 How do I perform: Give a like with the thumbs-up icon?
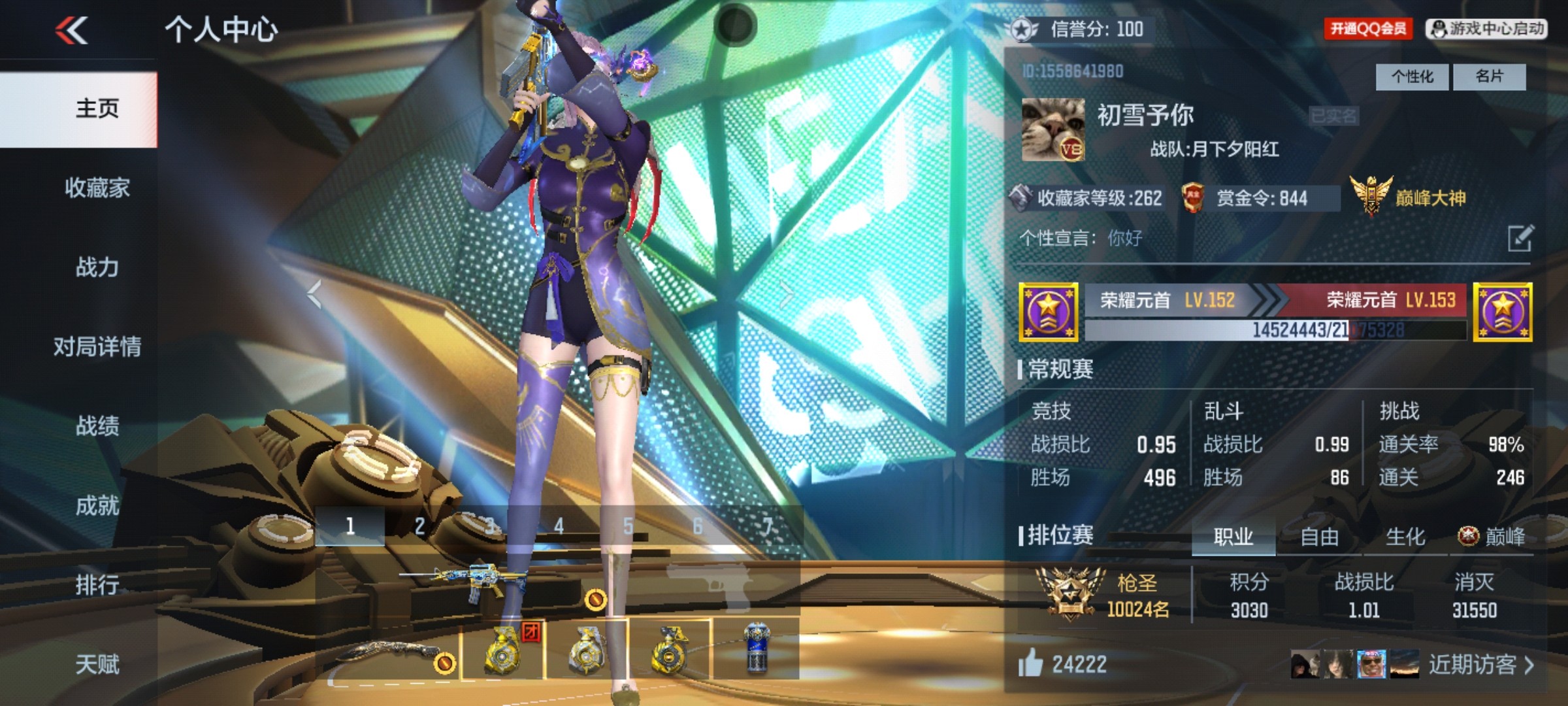[1030, 664]
